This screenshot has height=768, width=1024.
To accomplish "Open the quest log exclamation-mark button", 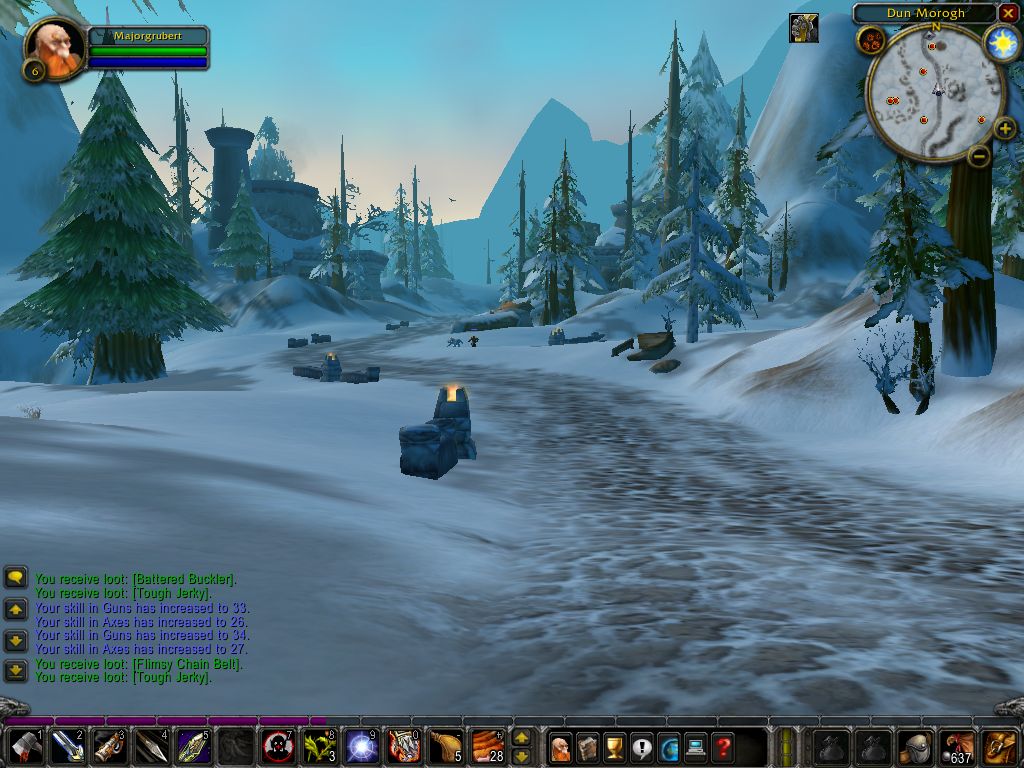I will 642,747.
